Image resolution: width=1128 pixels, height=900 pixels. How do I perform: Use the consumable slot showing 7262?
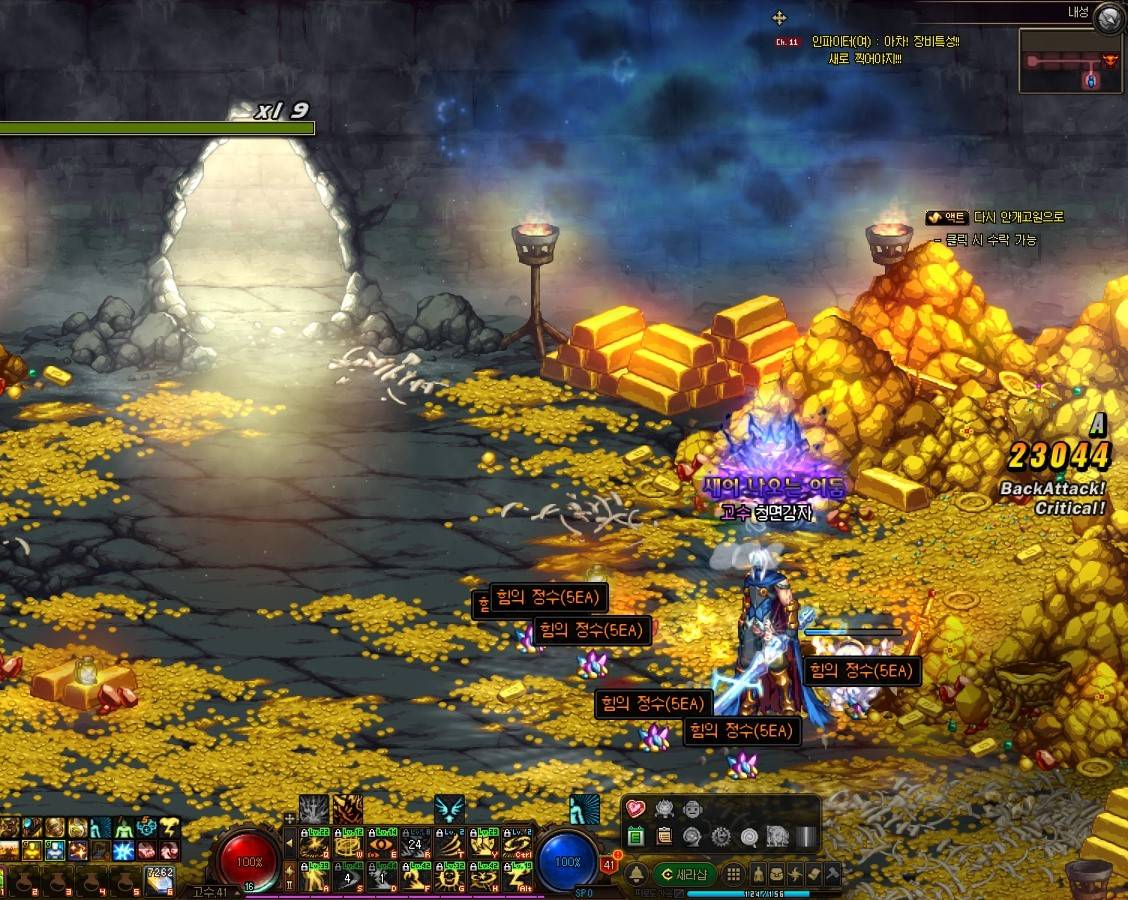[160, 879]
